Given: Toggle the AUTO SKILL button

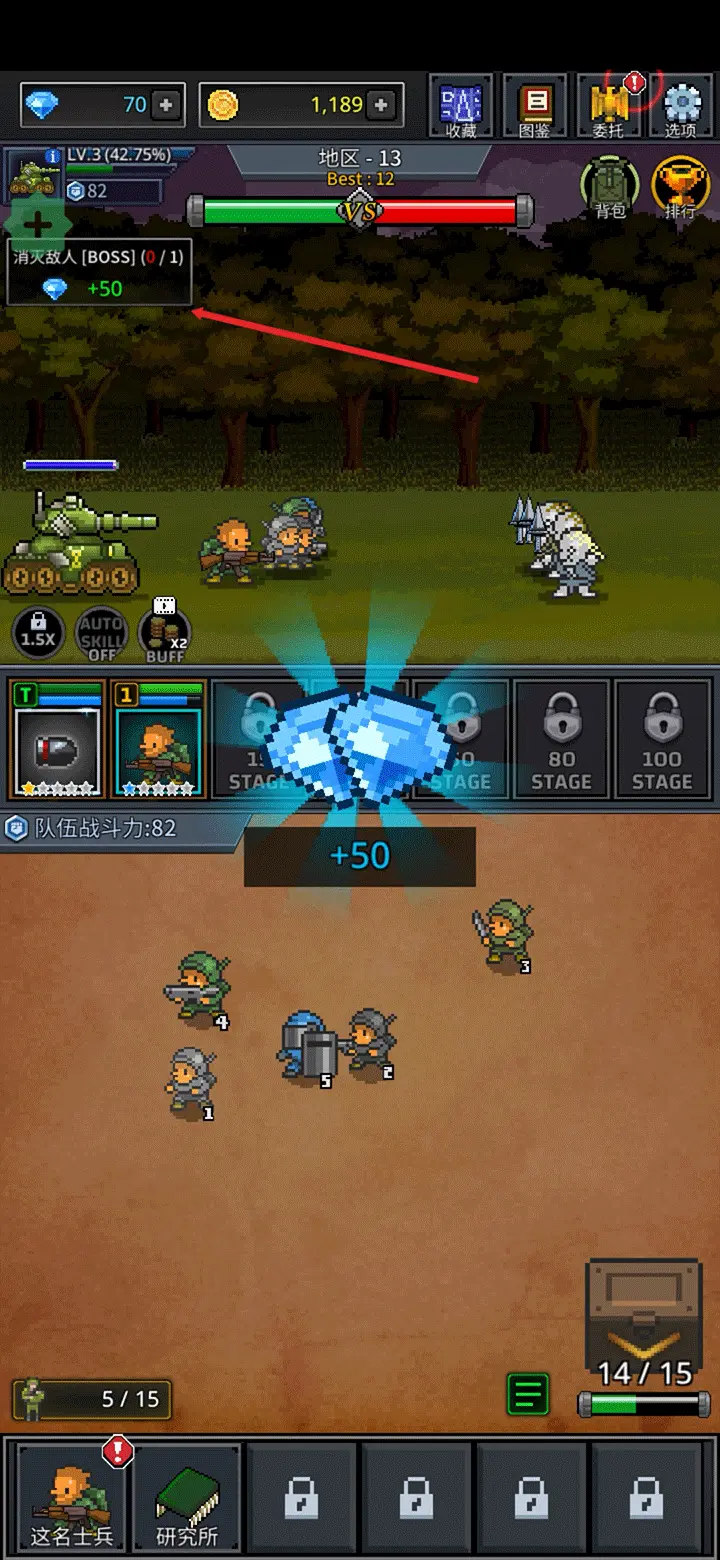Looking at the screenshot, I should 102,634.
